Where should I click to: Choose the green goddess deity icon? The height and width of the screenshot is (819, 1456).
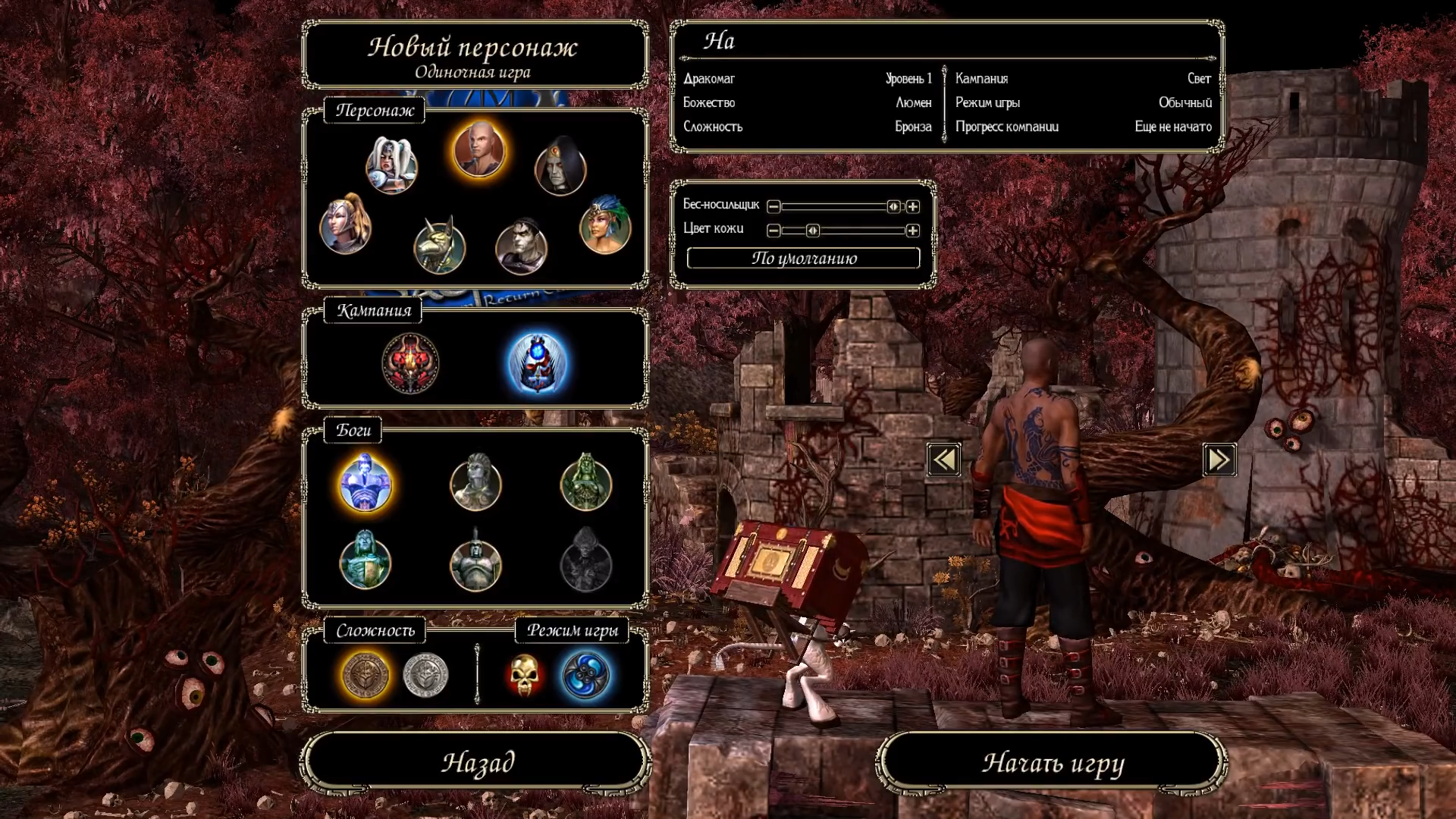585,483
